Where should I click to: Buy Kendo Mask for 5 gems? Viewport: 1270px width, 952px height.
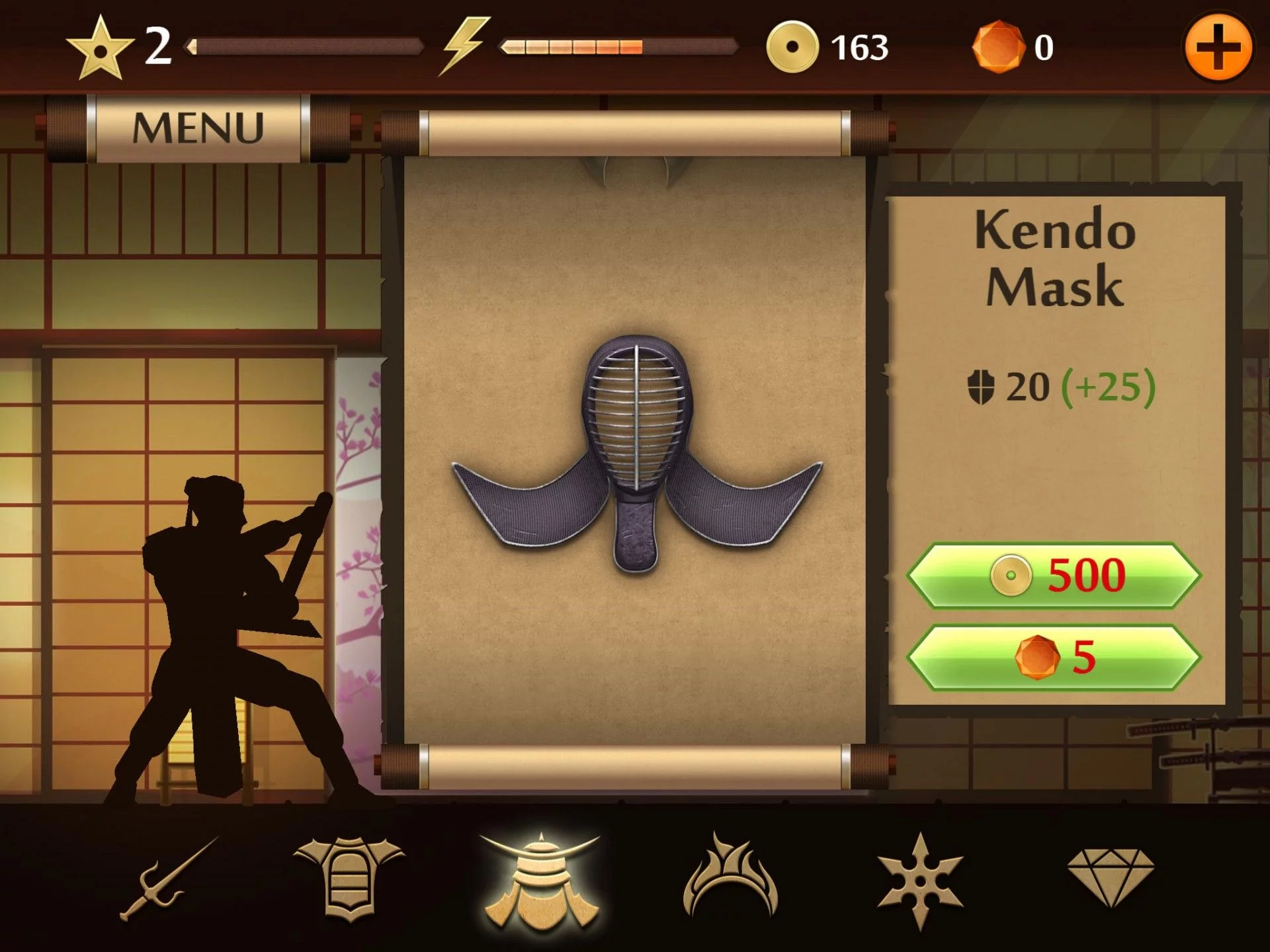[1054, 657]
